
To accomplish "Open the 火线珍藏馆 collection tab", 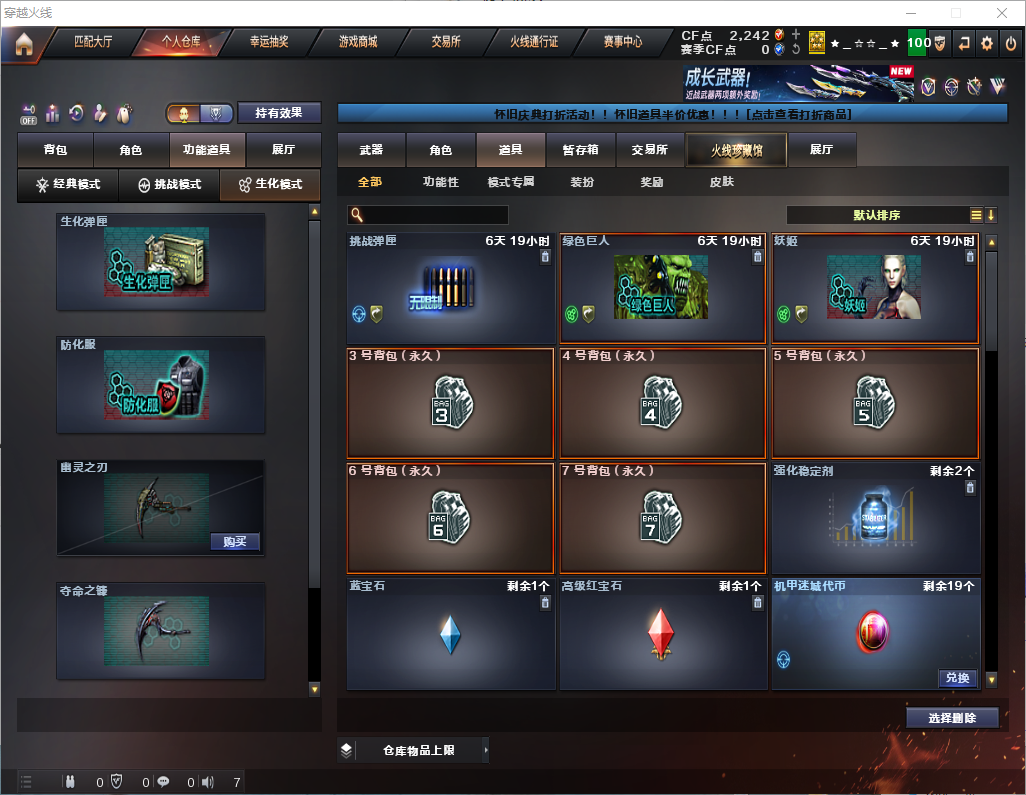I will point(736,150).
